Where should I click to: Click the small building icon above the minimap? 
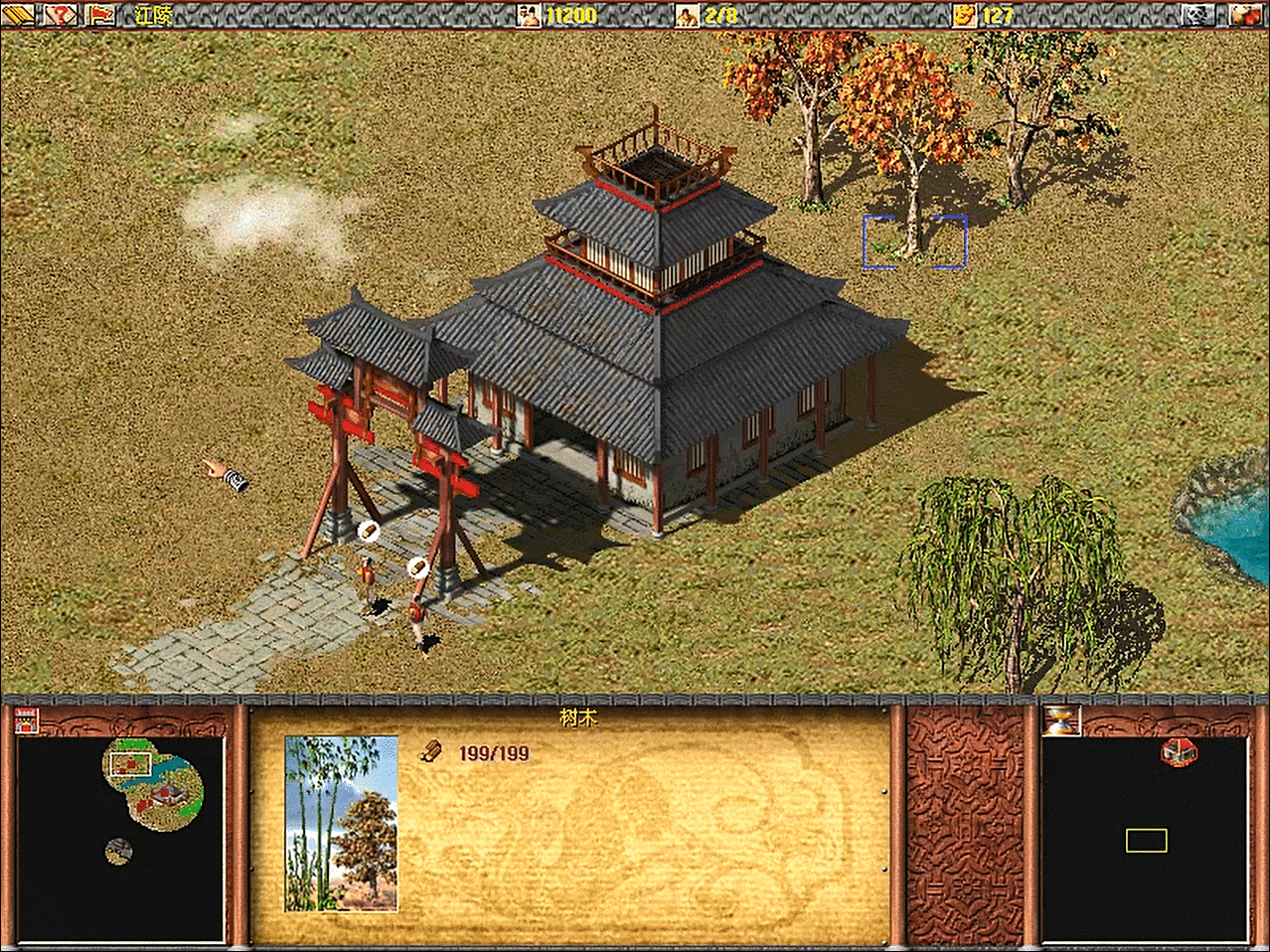(x=27, y=720)
